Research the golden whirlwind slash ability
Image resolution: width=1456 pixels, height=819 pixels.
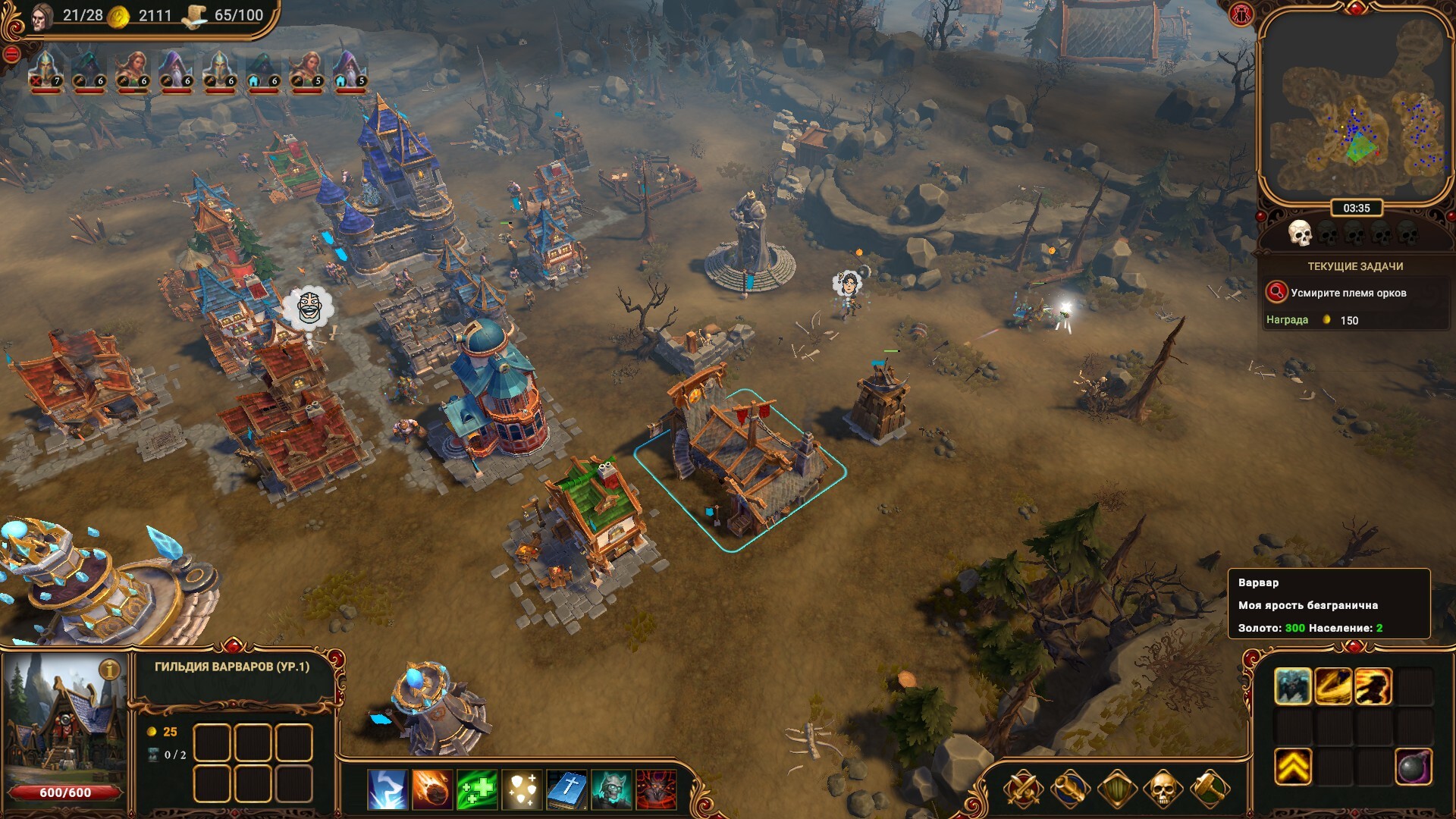pos(1333,686)
